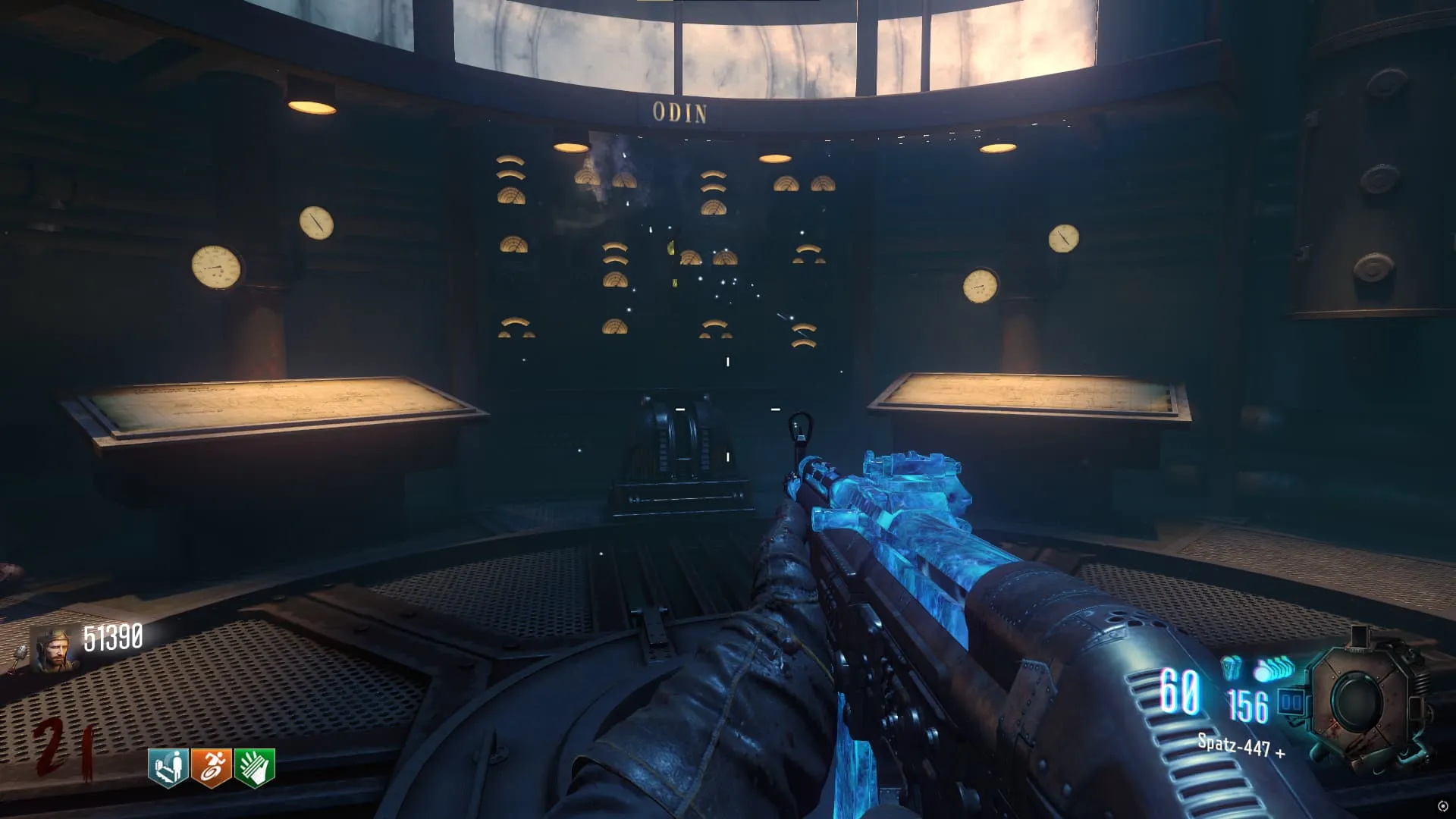Select the lethal grenade stack icon
This screenshot has width=1456, height=819.
tap(1276, 670)
